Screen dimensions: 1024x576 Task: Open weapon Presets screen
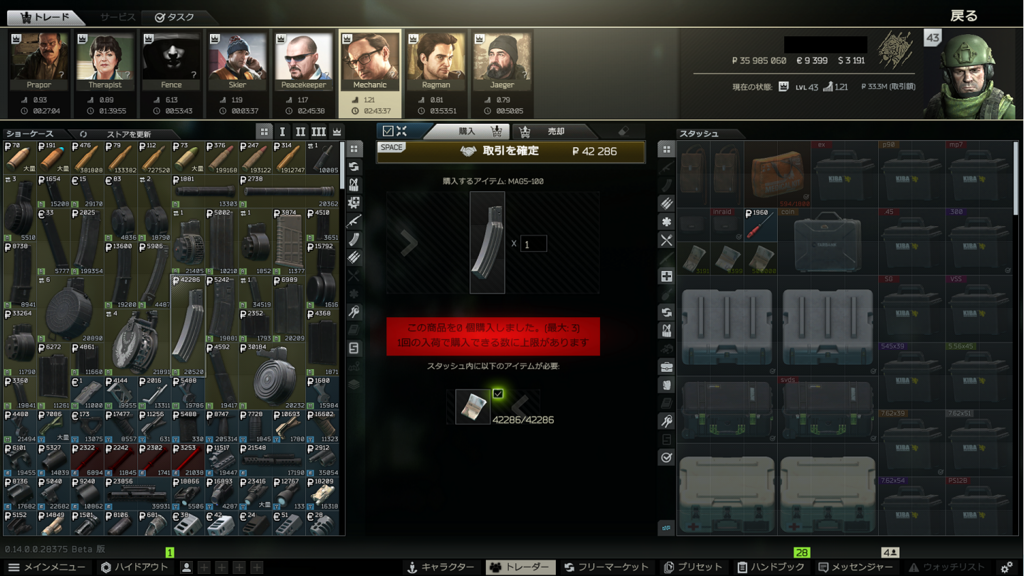coord(693,567)
